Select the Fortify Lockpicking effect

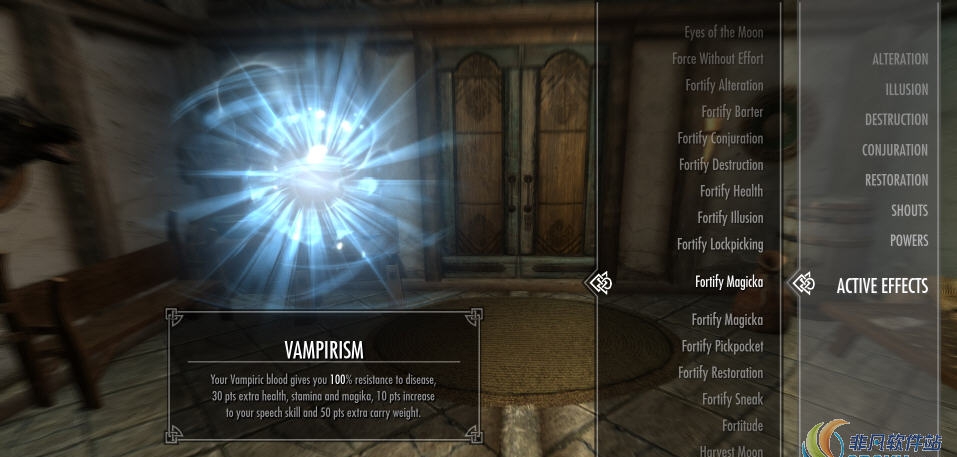(720, 244)
